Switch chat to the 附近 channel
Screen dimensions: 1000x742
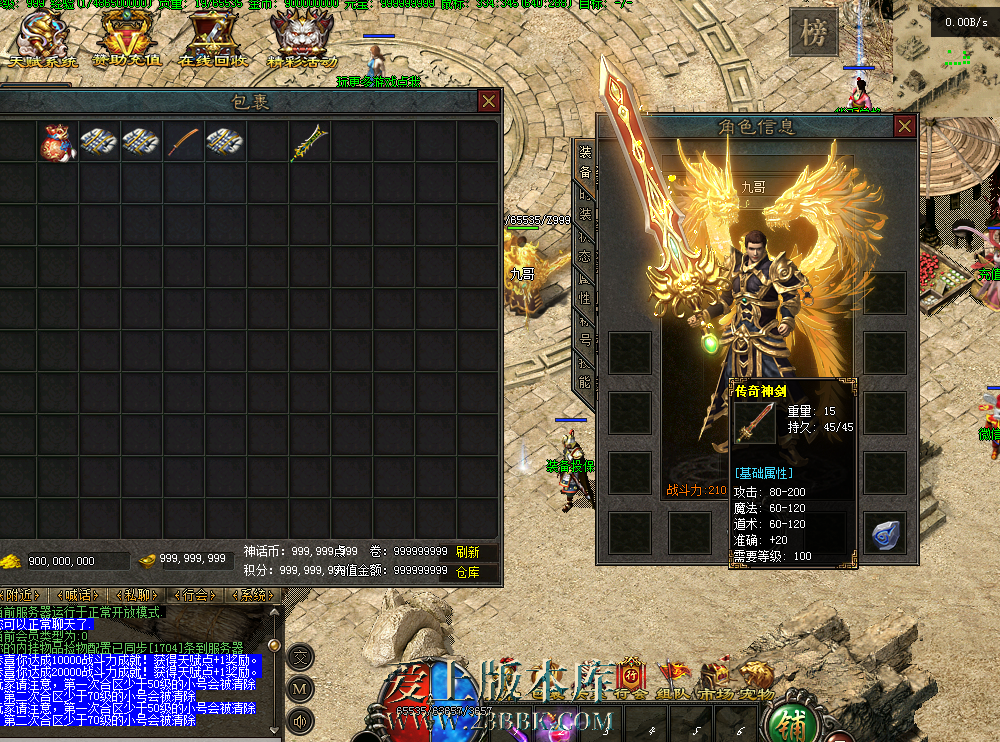point(22,595)
